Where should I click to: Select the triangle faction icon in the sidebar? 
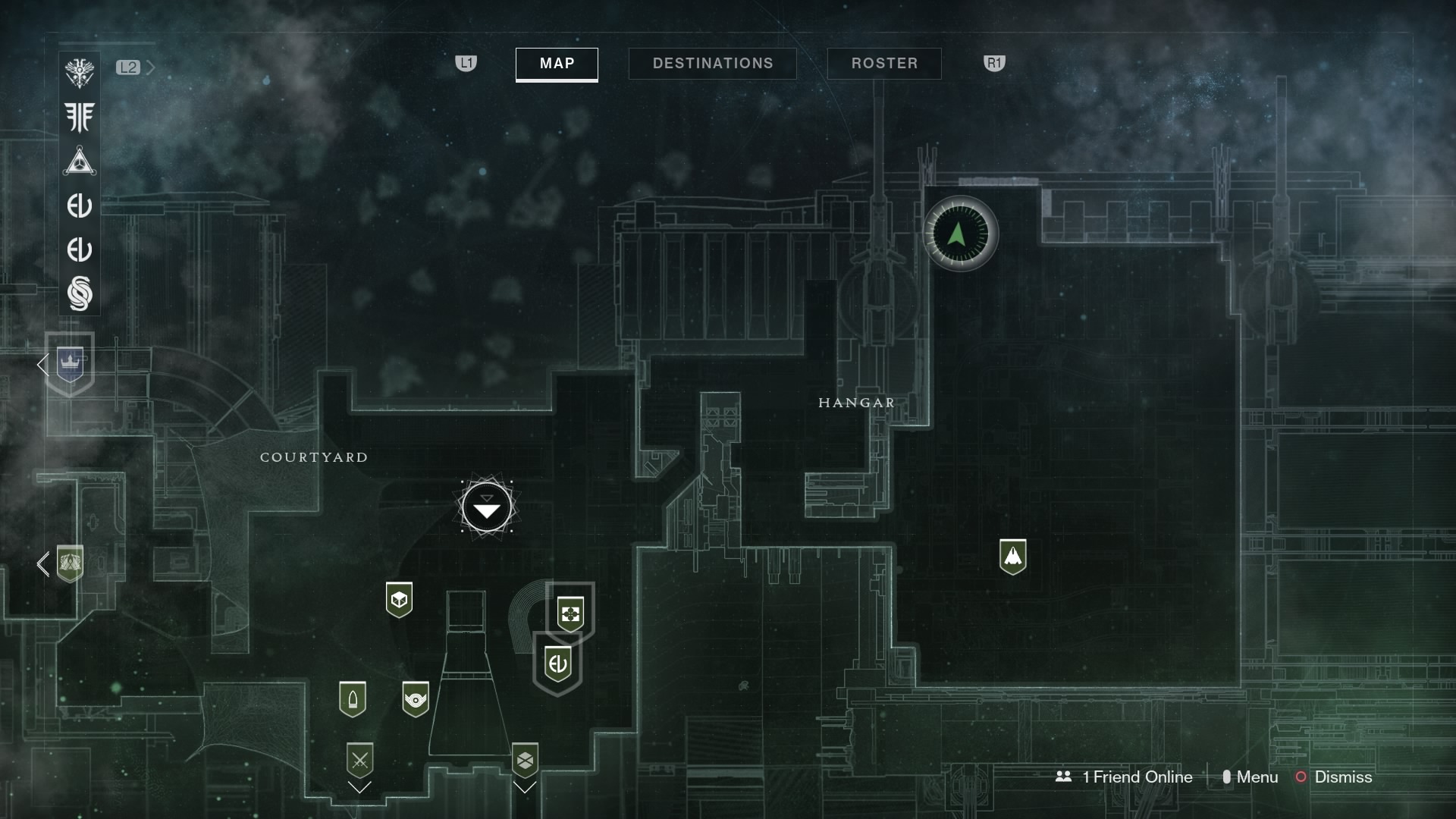pyautogui.click(x=80, y=161)
